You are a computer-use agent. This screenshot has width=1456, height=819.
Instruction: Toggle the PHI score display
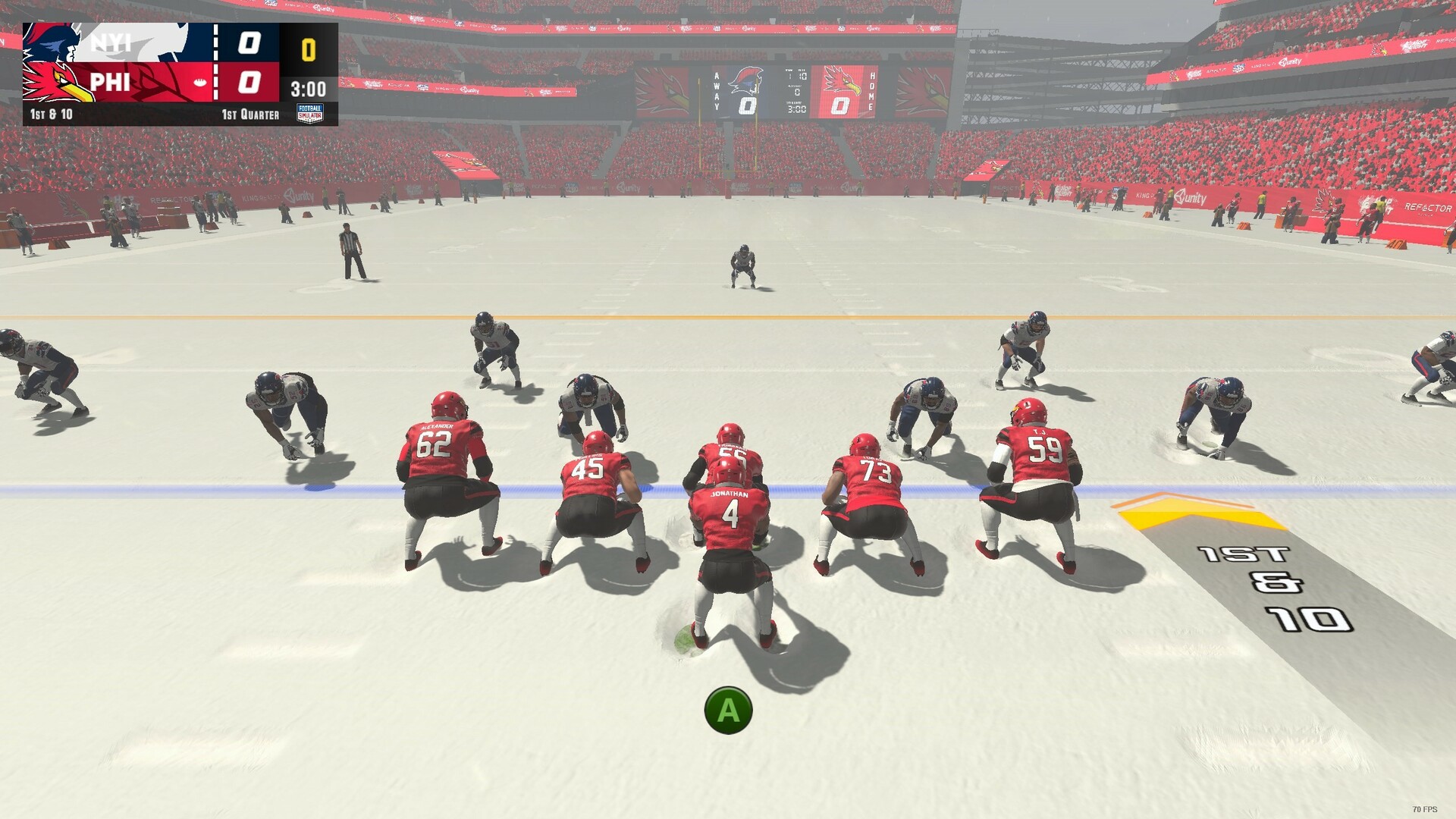[250, 83]
